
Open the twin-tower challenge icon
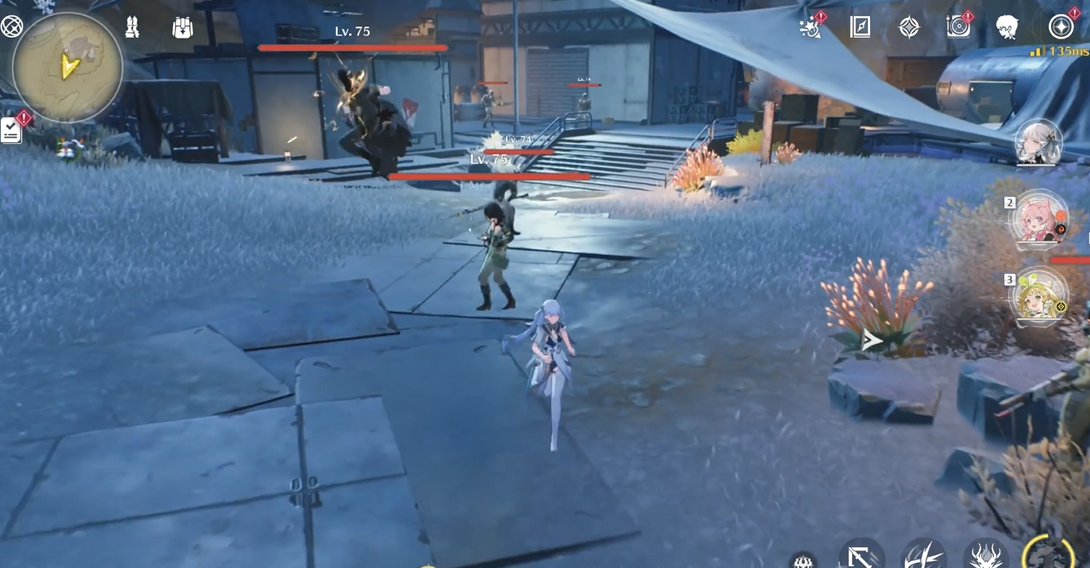coord(132,28)
